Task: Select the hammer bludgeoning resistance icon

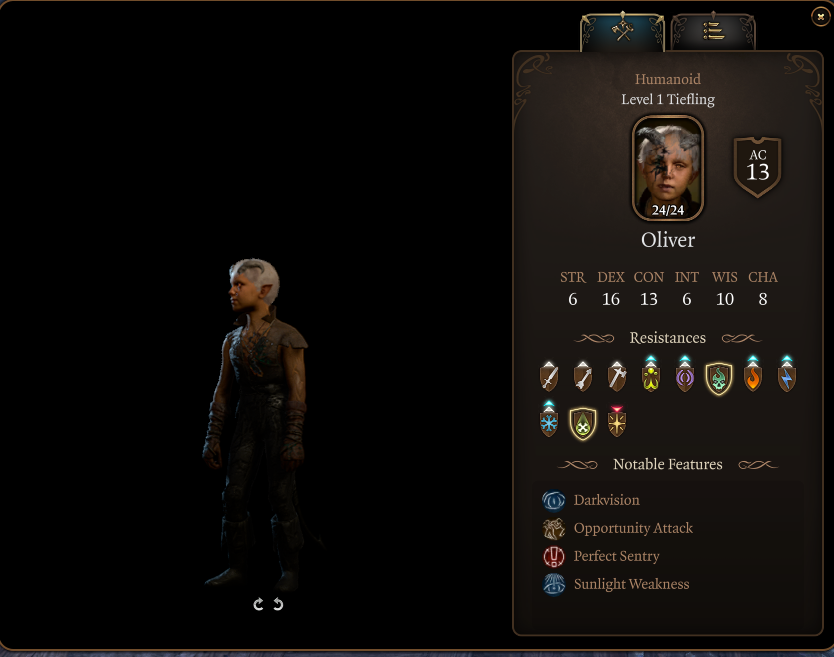Action: tap(617, 376)
